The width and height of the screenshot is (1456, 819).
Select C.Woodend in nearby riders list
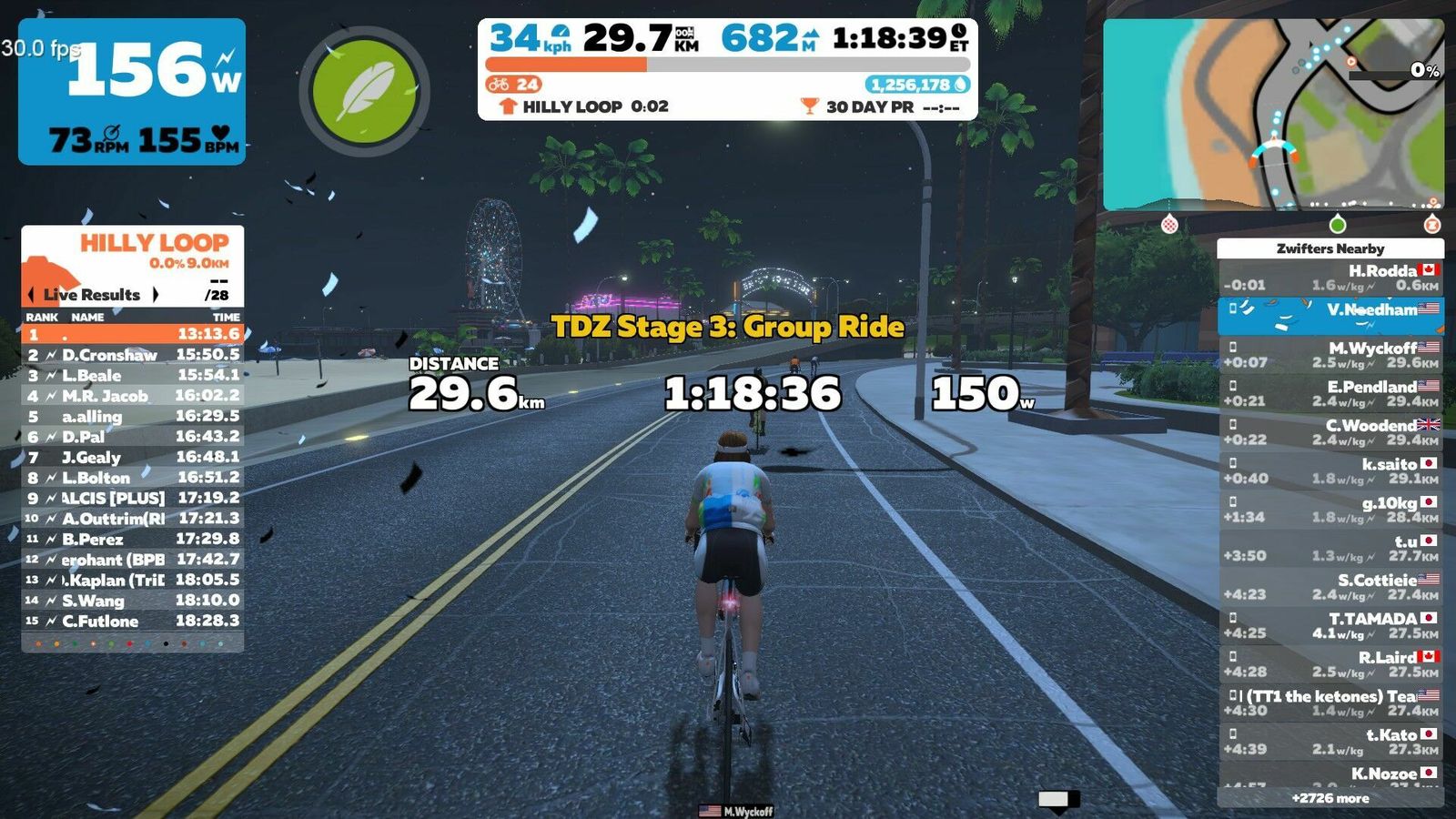(1330, 432)
